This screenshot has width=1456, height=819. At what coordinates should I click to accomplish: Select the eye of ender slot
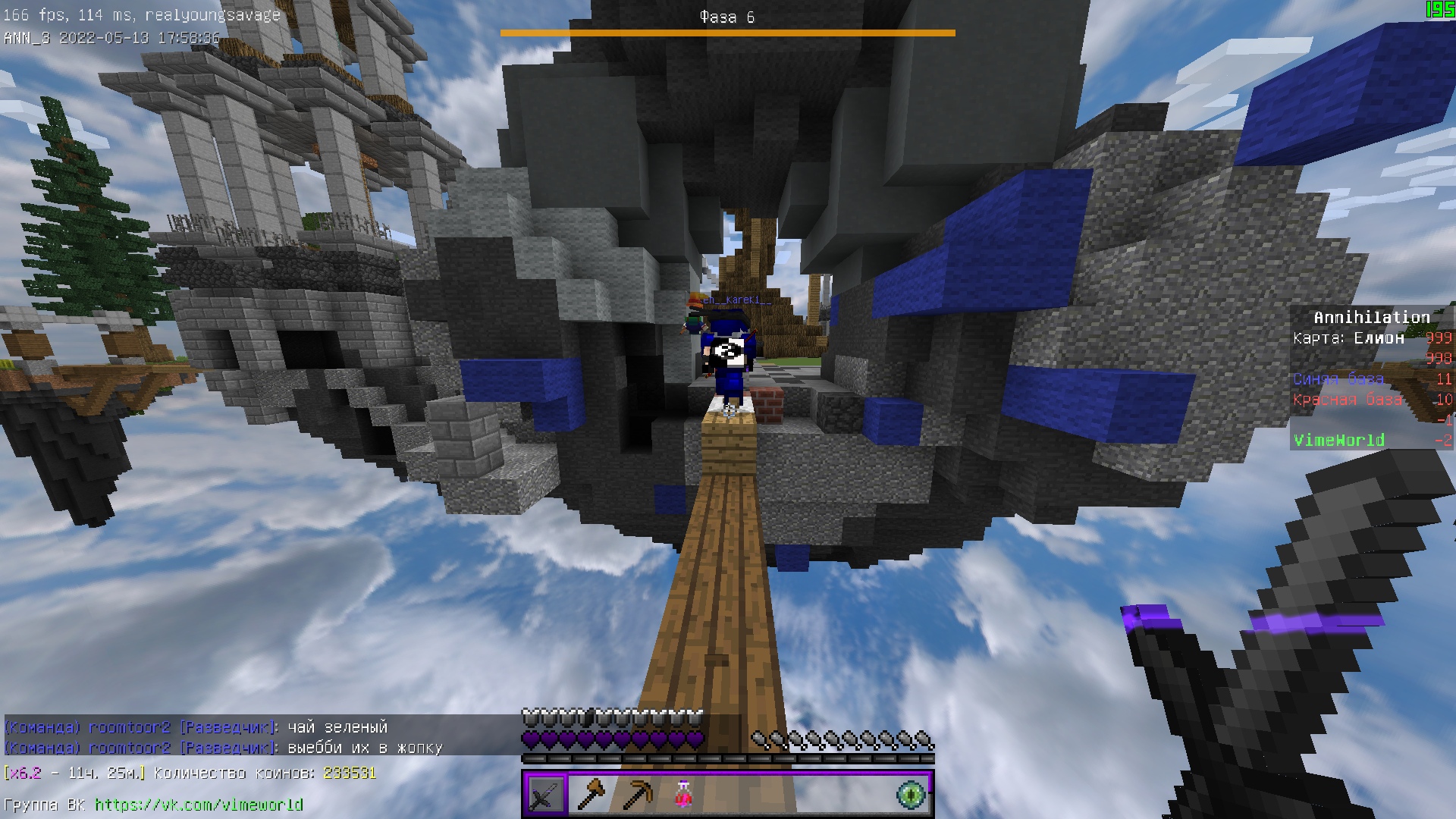click(x=911, y=795)
